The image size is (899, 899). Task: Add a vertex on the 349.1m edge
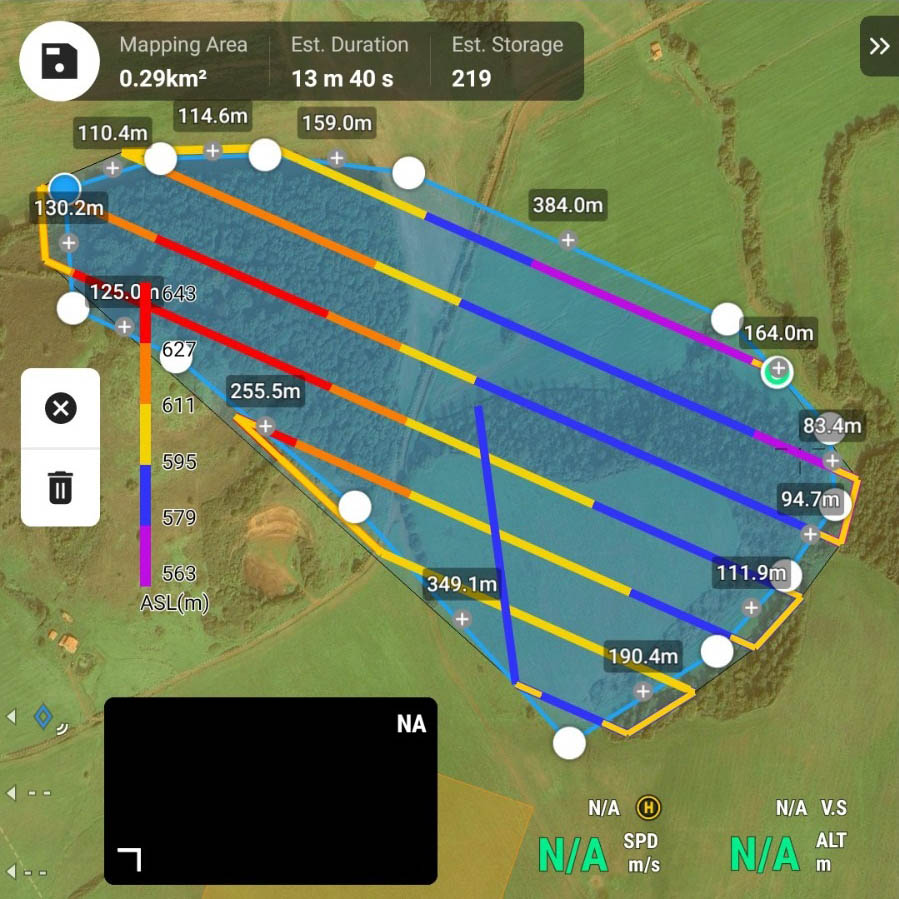tap(462, 619)
